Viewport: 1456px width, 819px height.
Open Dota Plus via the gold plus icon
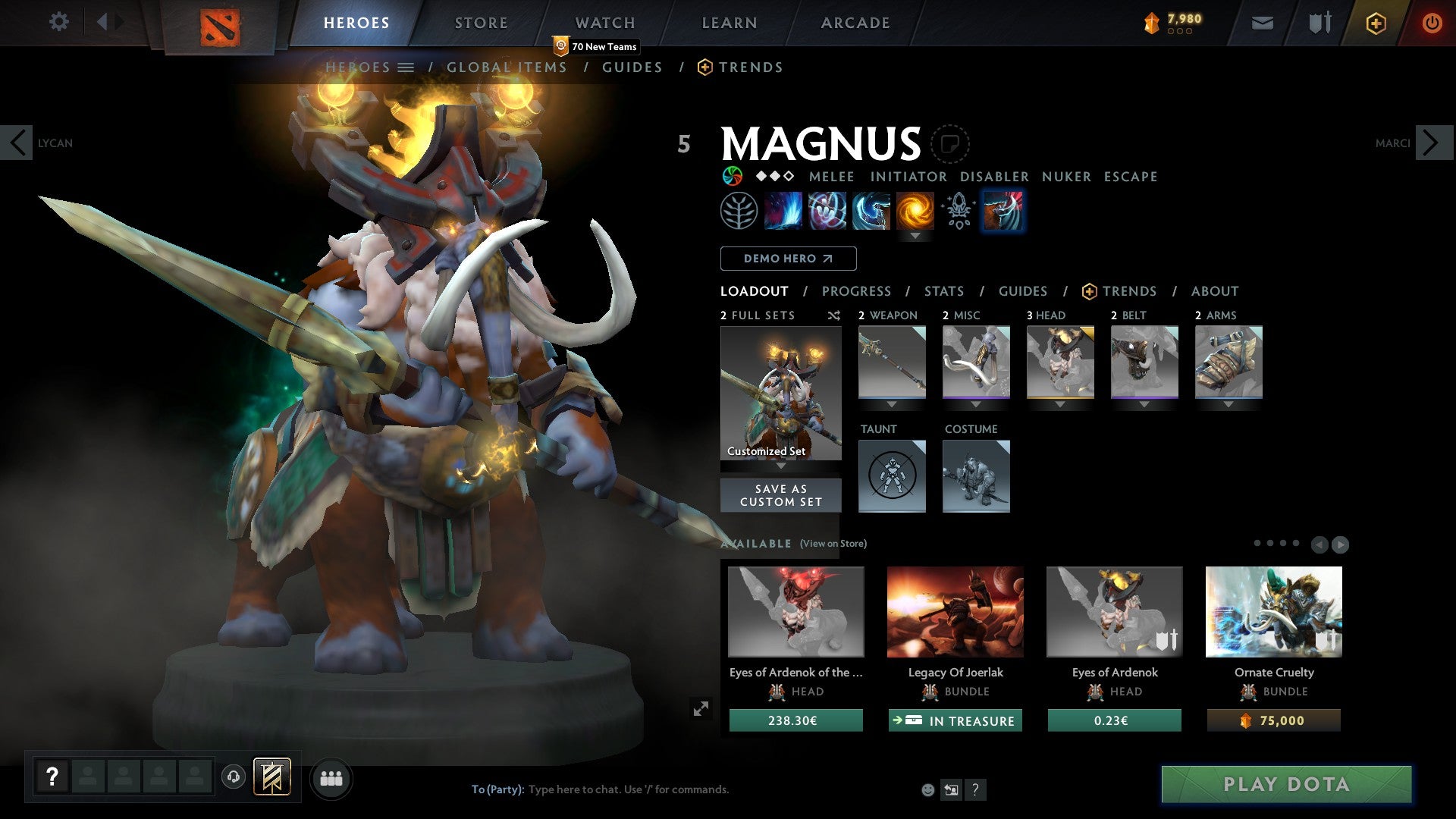tap(1375, 22)
